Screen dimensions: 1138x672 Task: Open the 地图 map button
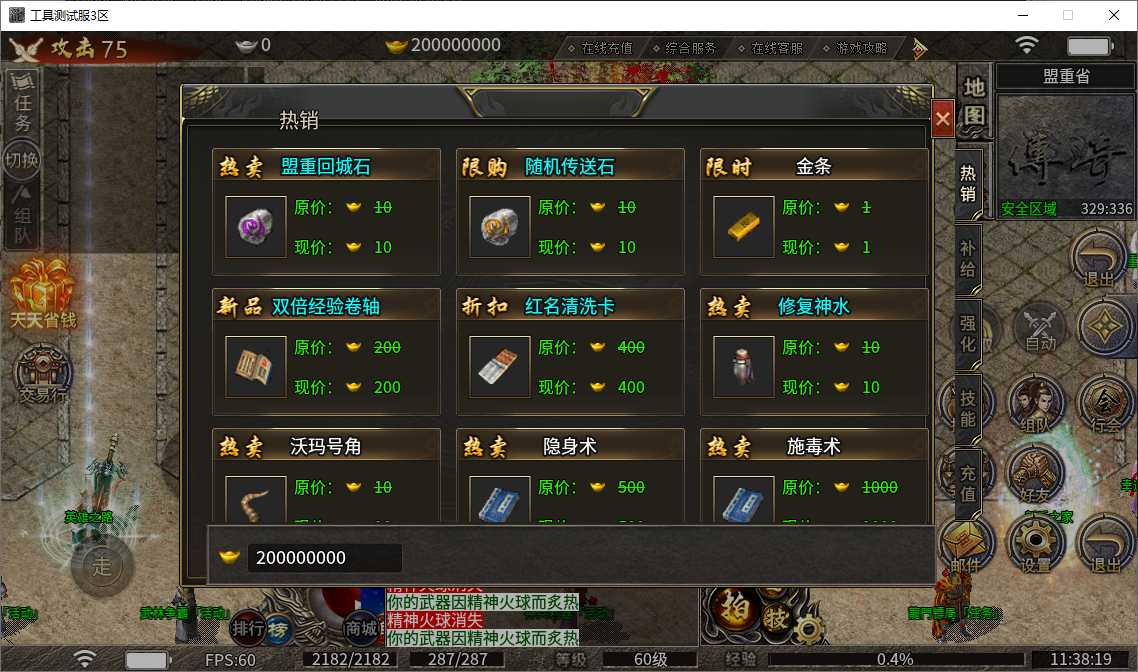click(x=974, y=101)
